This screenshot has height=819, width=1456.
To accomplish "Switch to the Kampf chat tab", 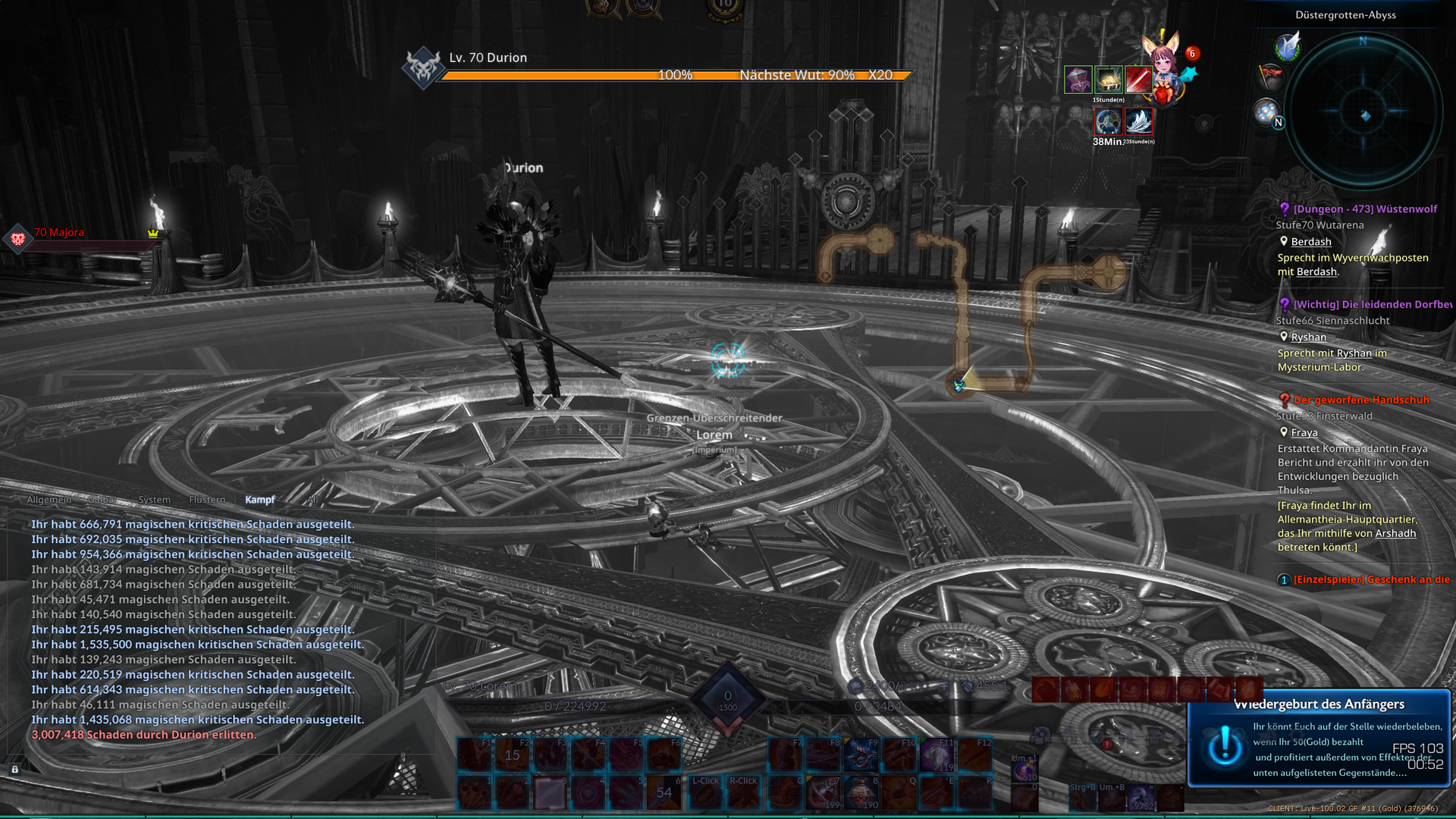I will point(259,500).
